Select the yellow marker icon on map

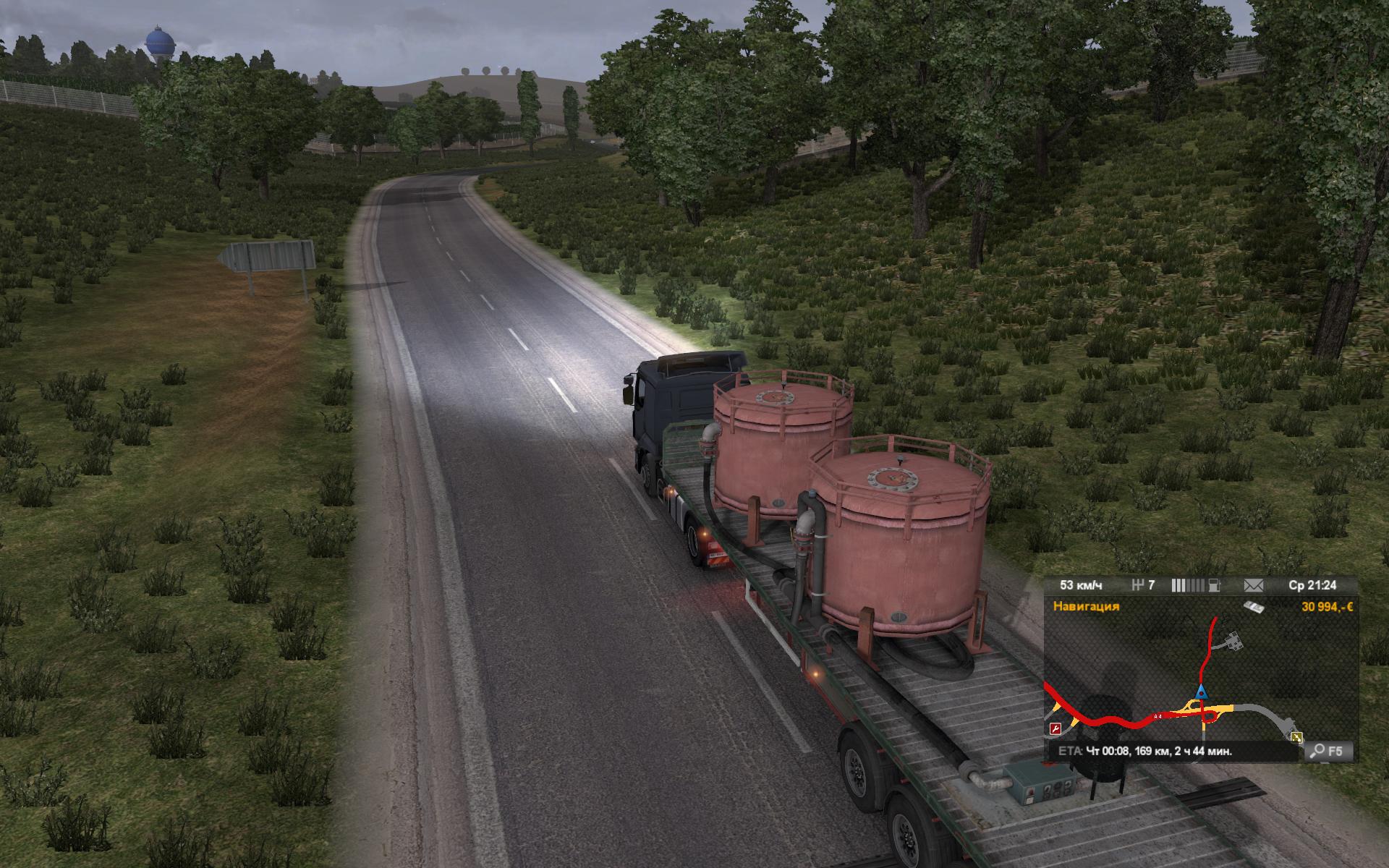[1296, 736]
